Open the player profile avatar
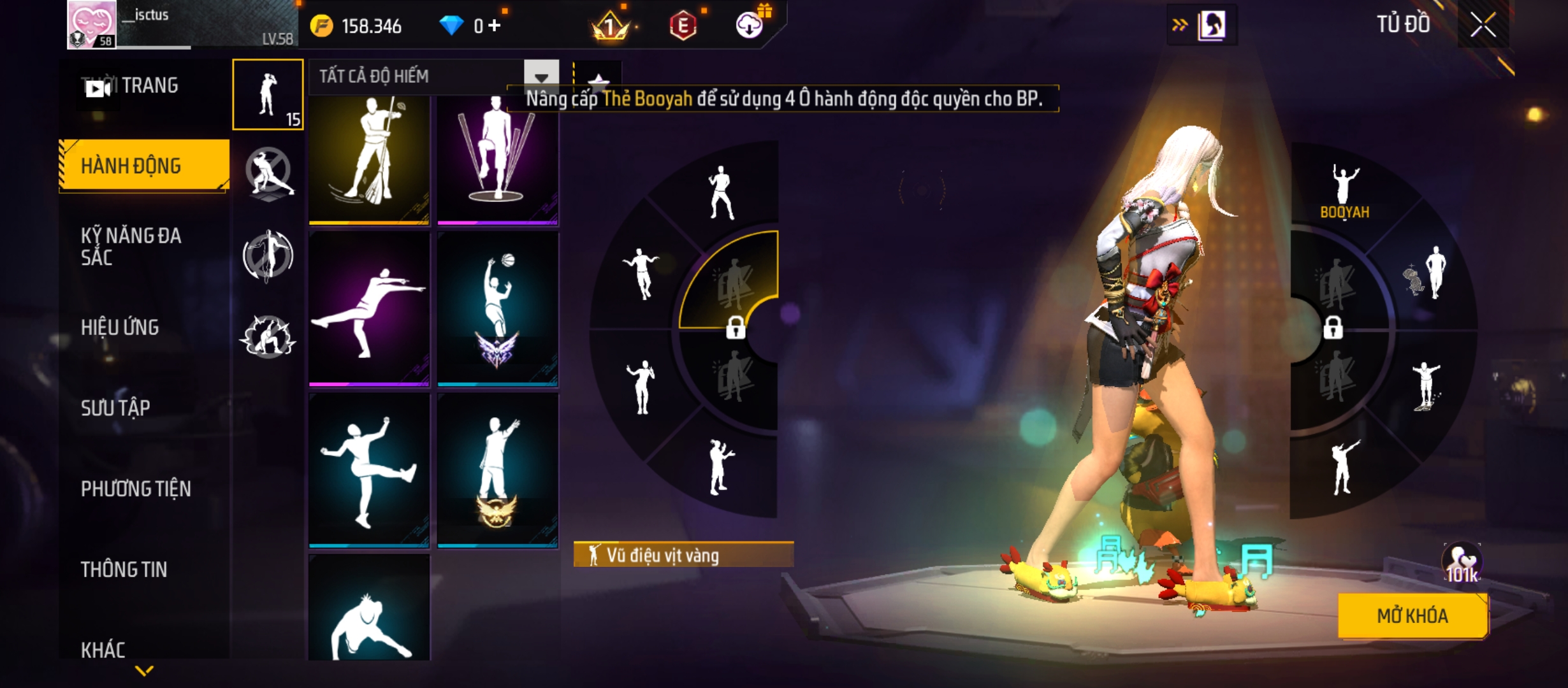This screenshot has width=1568, height=688. tap(92, 24)
